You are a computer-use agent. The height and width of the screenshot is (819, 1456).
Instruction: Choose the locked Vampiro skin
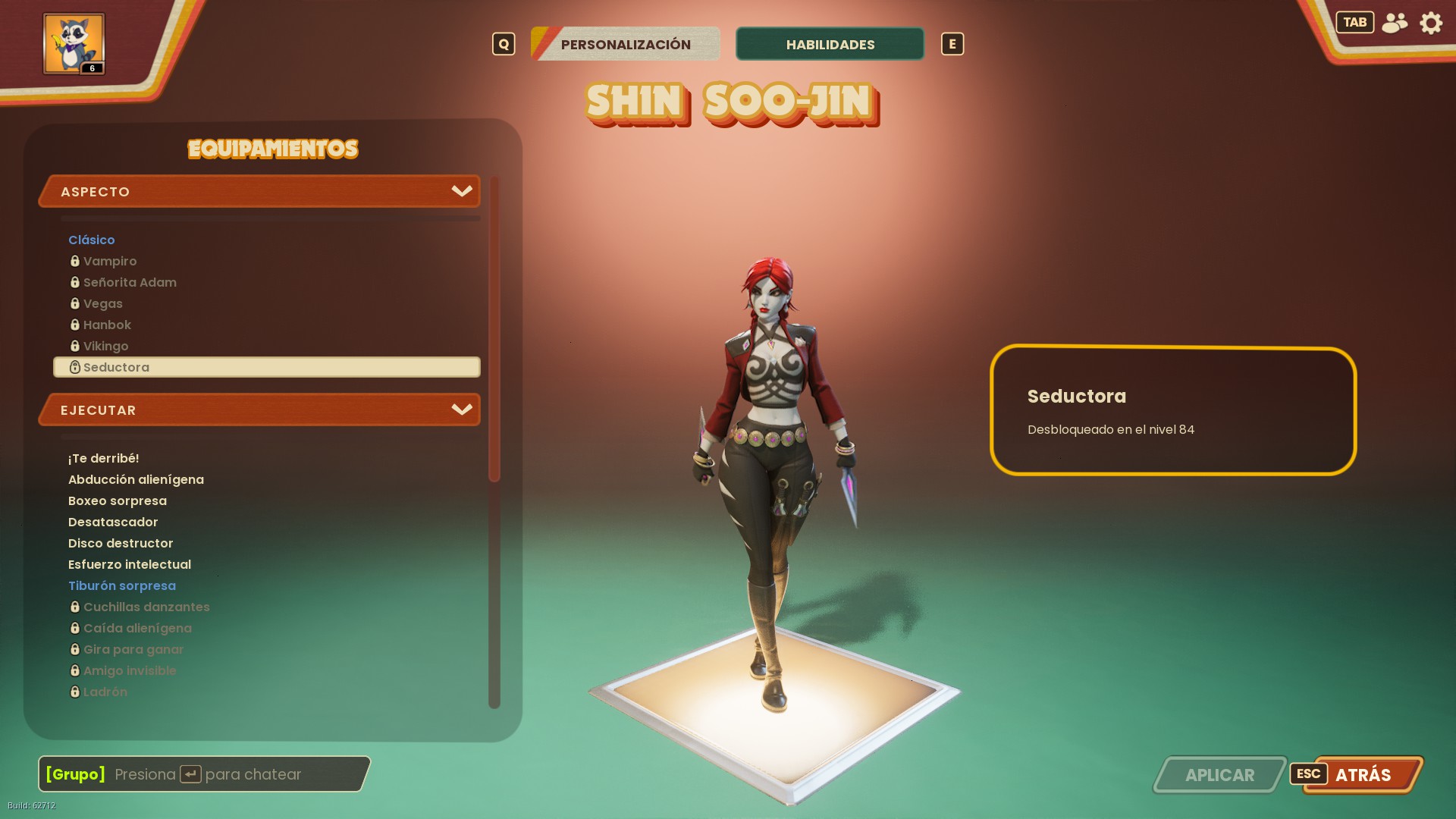tap(110, 261)
